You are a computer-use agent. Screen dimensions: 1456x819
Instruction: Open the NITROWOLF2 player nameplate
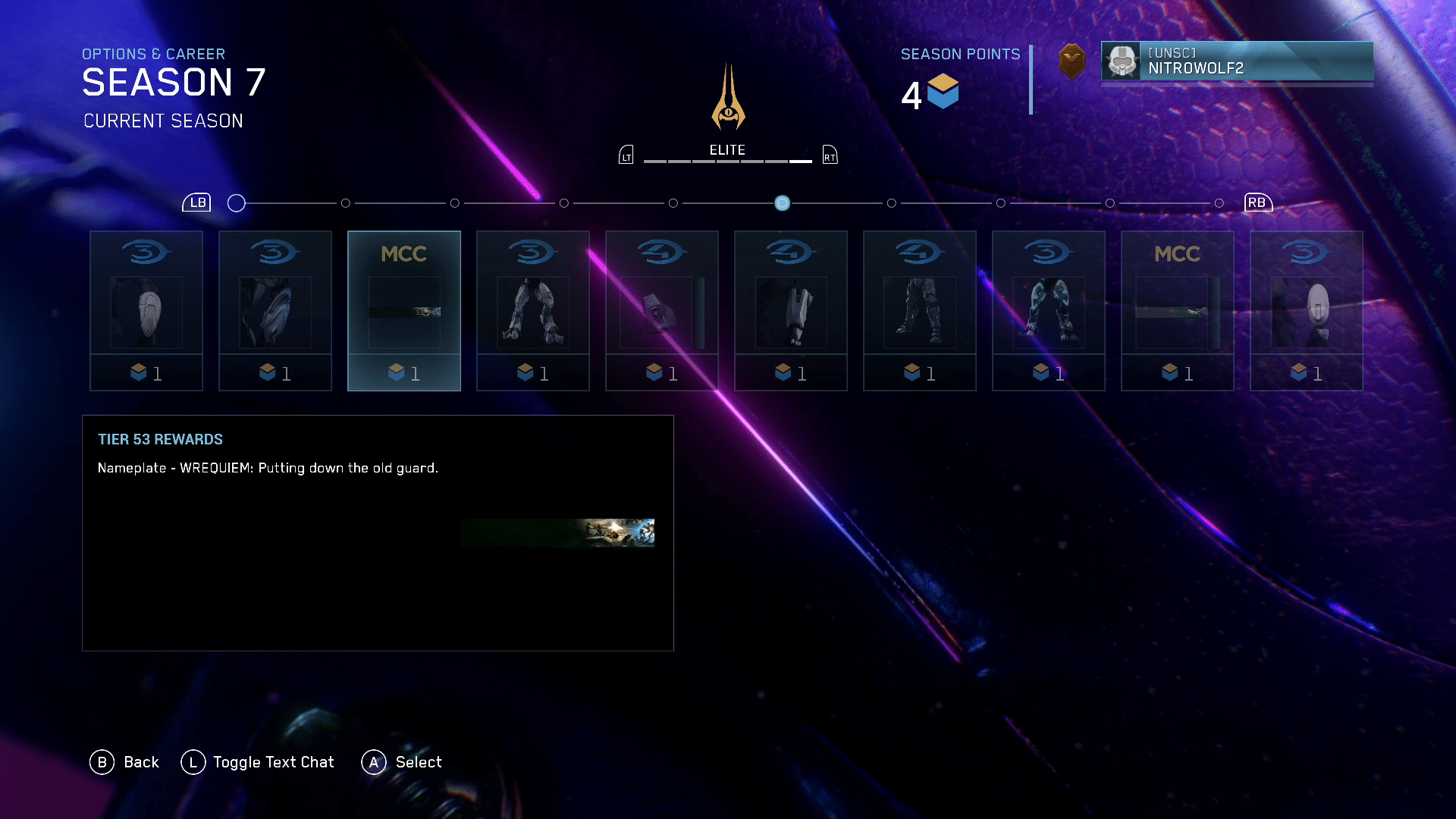[1237, 61]
